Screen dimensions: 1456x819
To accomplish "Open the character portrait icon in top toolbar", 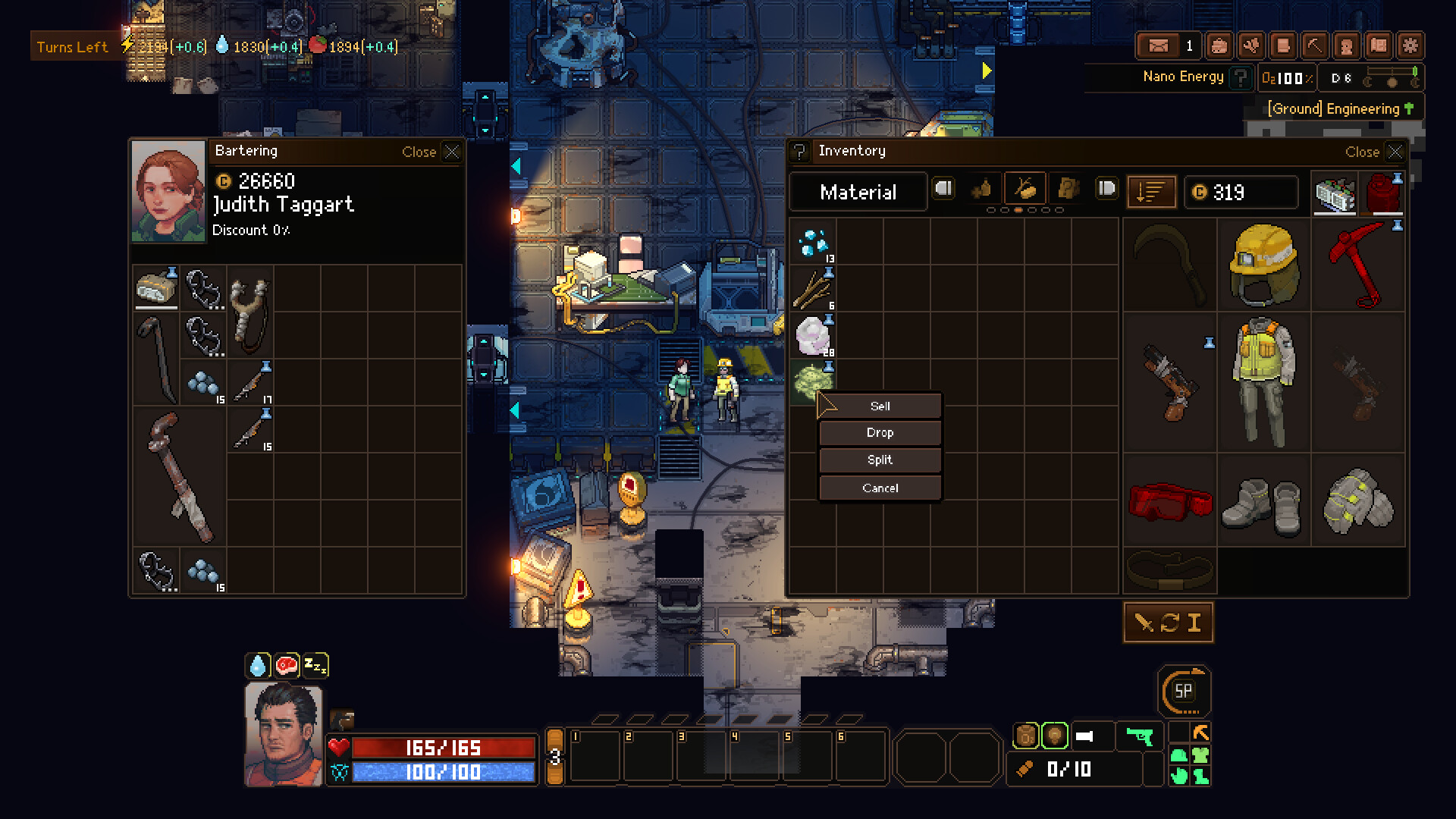I will pos(1347,45).
